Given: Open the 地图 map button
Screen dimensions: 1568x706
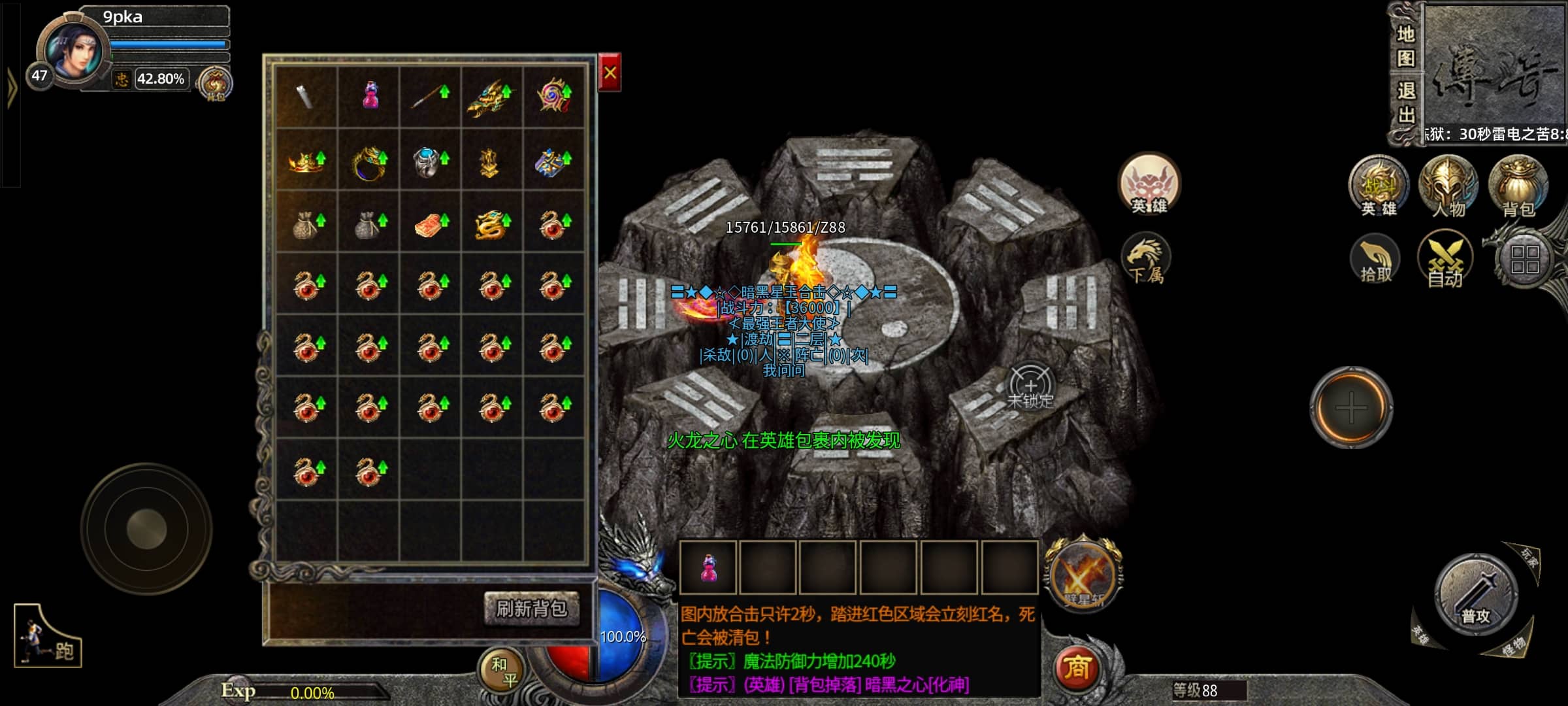Looking at the screenshot, I should 1405,46.
